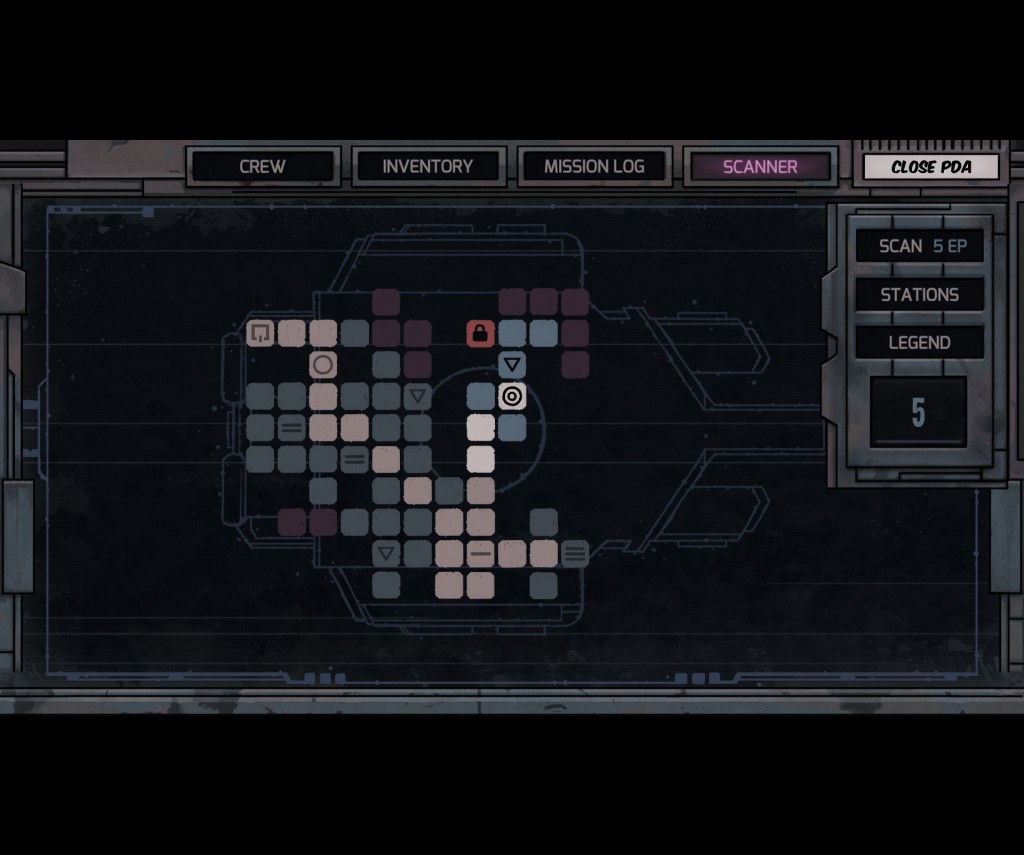This screenshot has height=855, width=1024.
Task: Select the red padlock map tile
Action: point(480,333)
